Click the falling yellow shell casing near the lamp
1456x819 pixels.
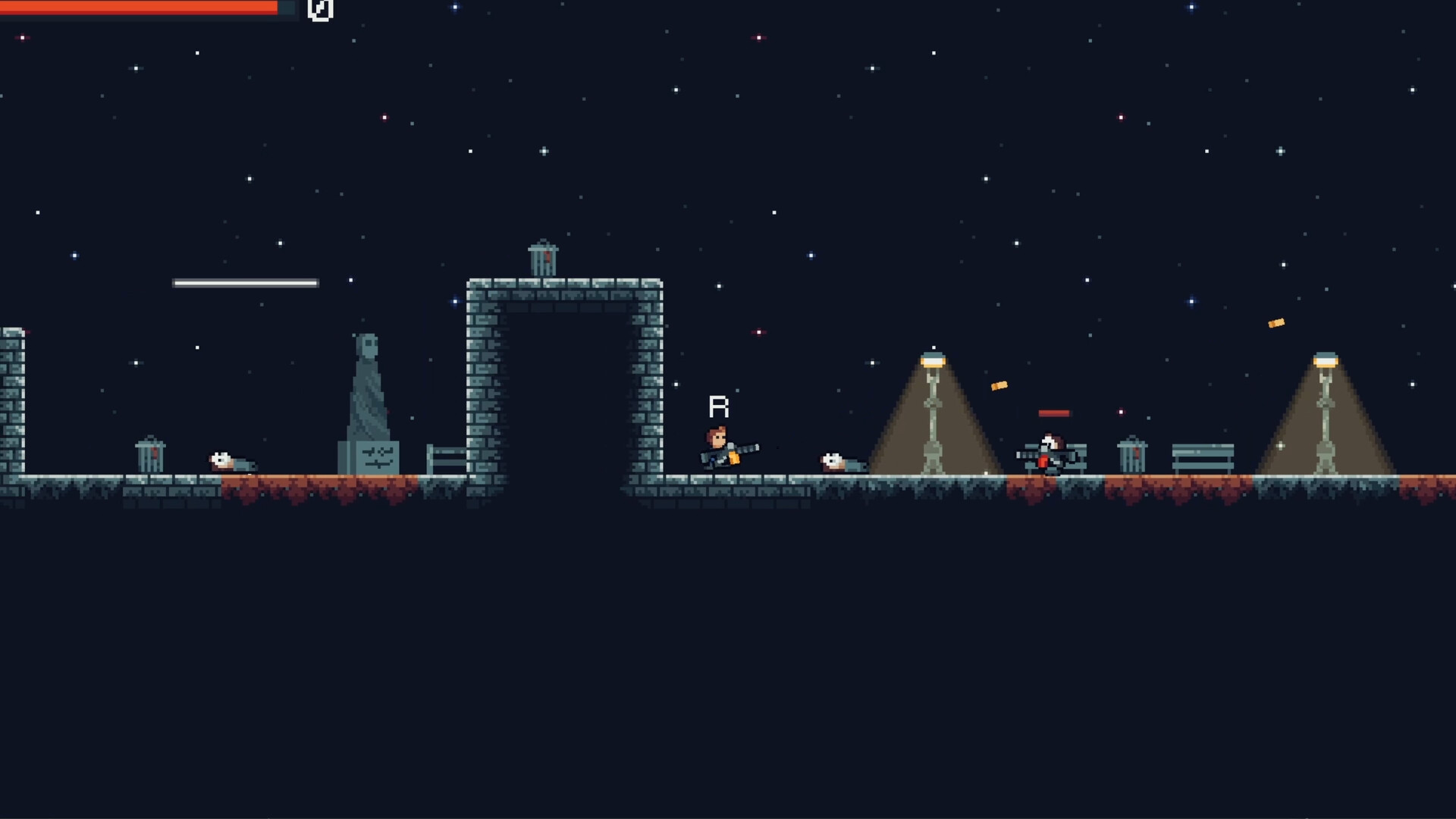(999, 385)
